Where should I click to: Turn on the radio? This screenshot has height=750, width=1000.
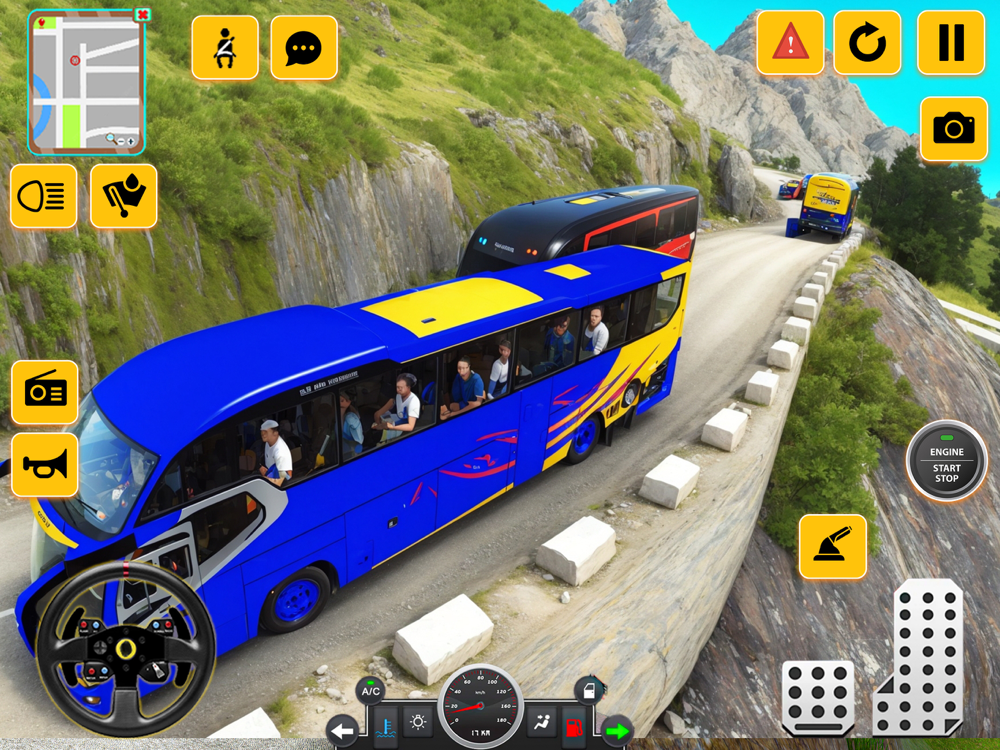tap(44, 392)
